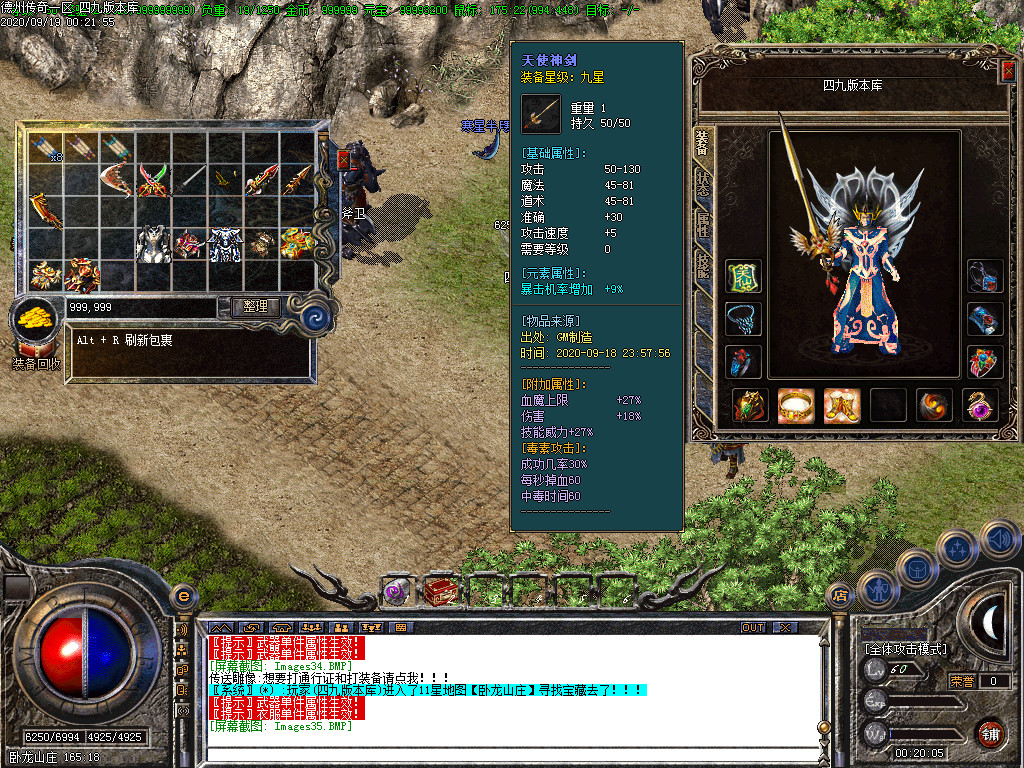Viewport: 1024px width, 768px height.
Task: Click the 整理 sort button in bag
Action: [255, 306]
